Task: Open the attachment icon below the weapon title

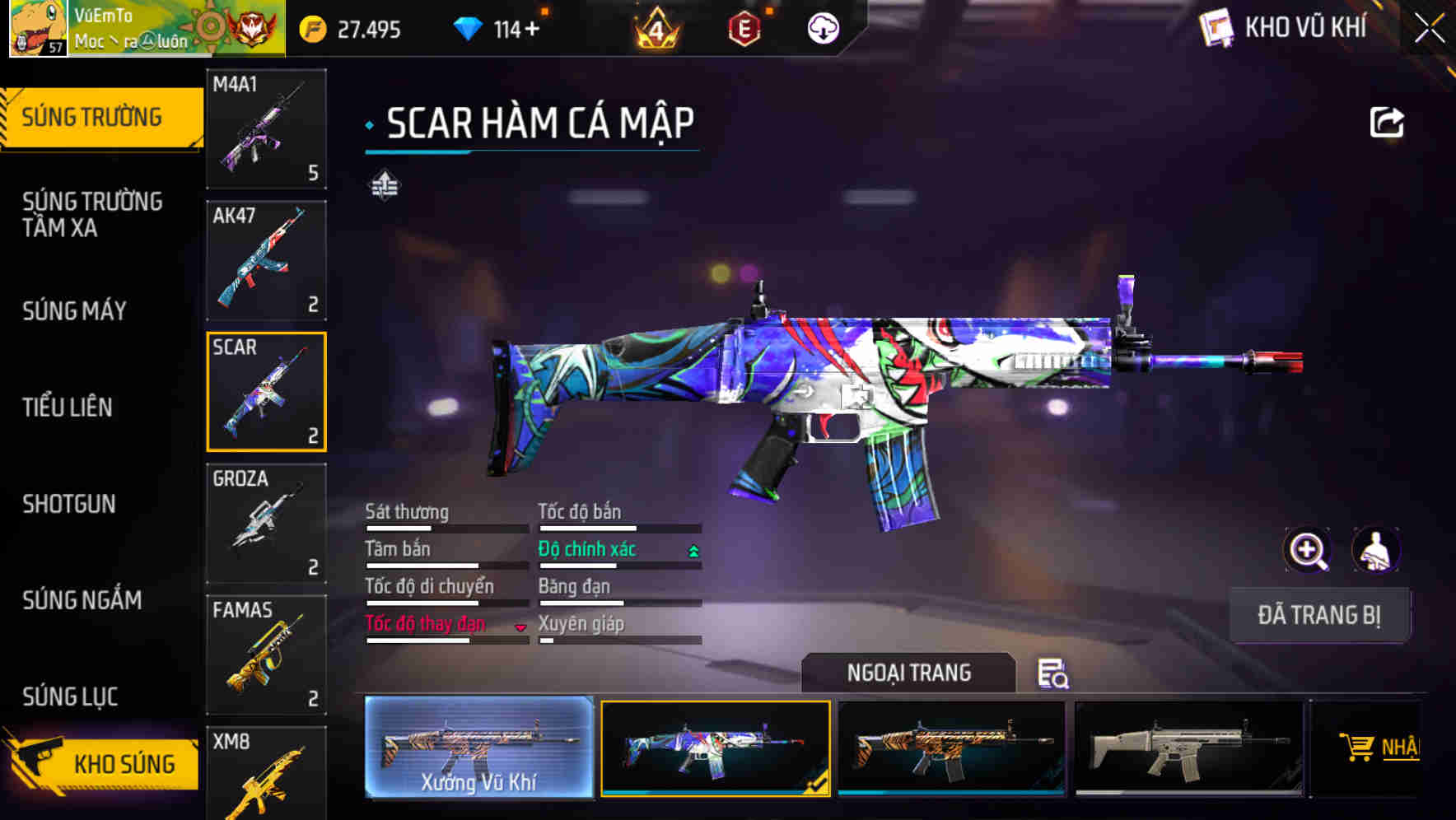Action: click(x=384, y=186)
